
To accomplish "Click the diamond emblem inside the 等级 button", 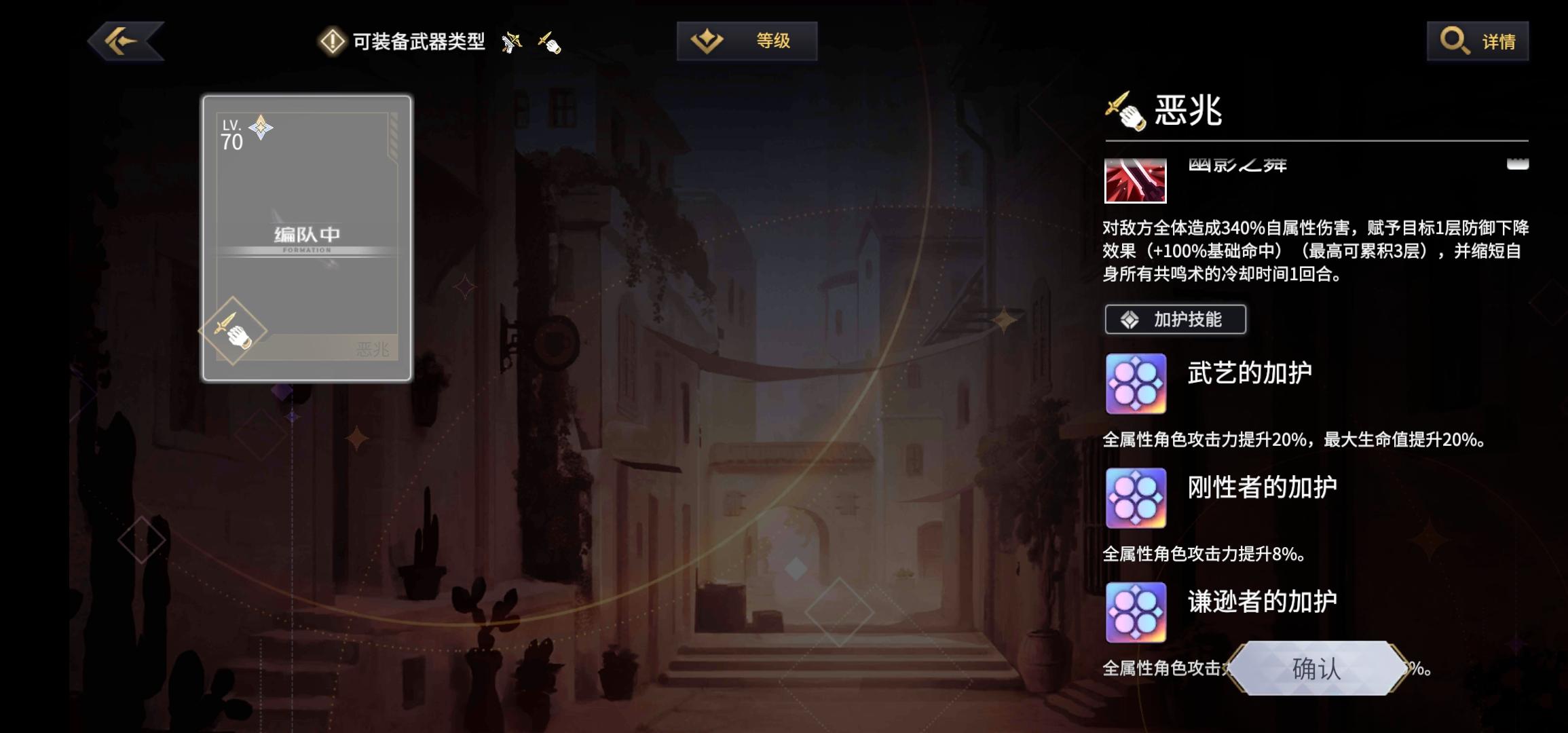I will click(x=708, y=41).
